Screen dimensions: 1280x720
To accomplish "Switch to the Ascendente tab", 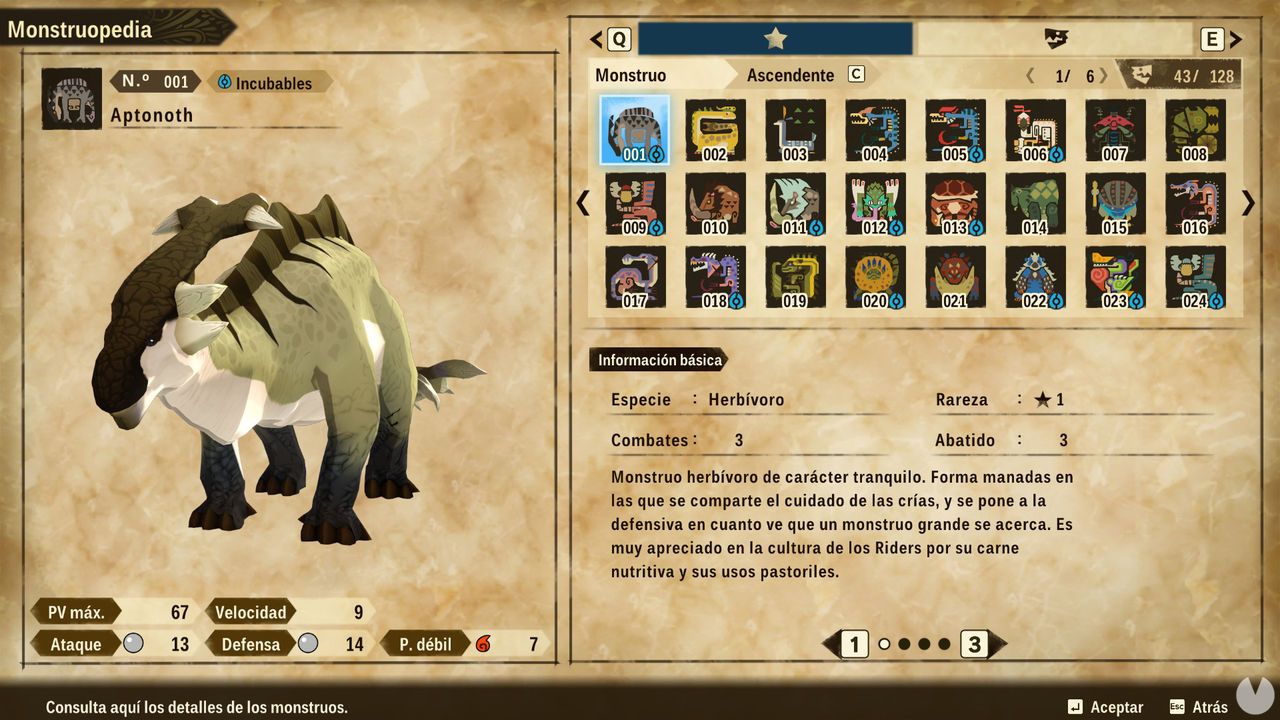I will click(790, 75).
